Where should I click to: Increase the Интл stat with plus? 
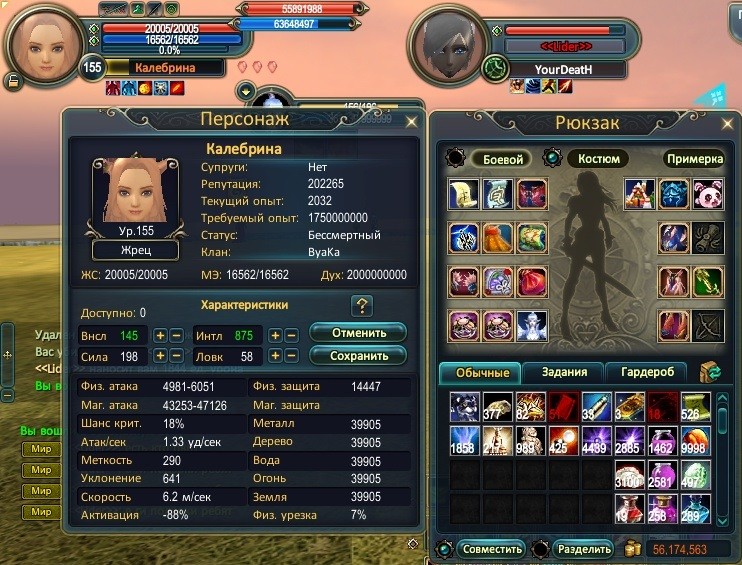[x=275, y=335]
